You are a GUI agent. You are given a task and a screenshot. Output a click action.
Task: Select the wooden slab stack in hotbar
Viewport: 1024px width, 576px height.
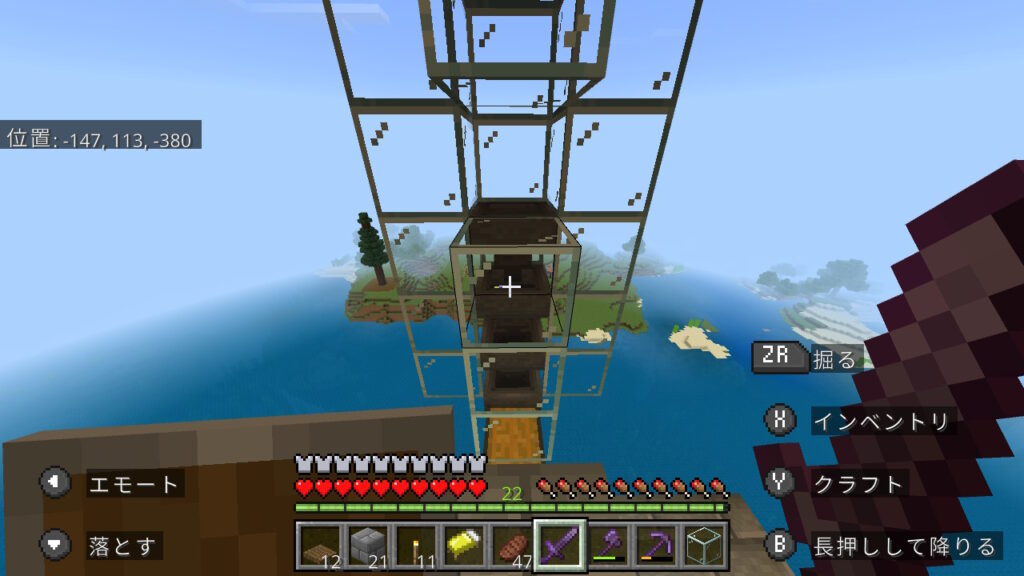[320, 544]
